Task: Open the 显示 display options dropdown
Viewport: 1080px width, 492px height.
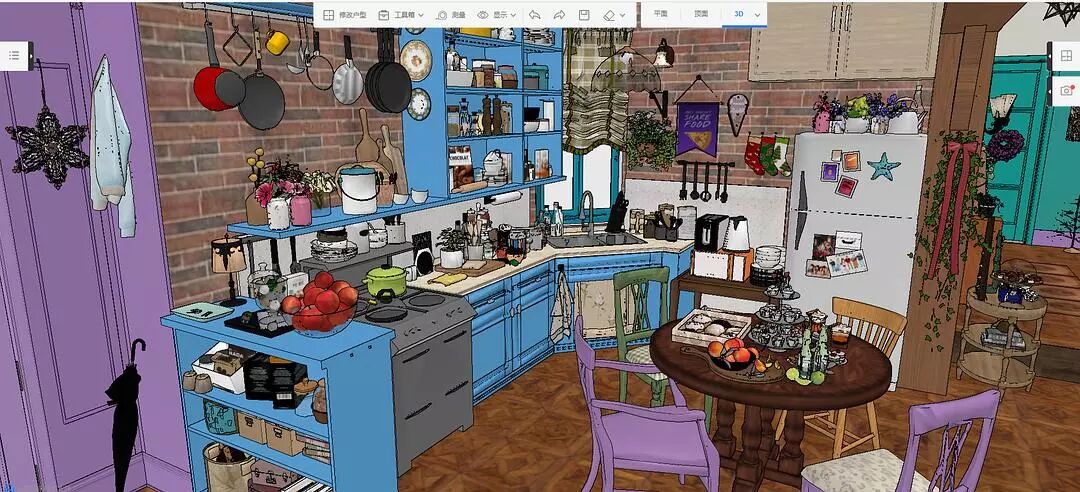Action: pos(496,15)
